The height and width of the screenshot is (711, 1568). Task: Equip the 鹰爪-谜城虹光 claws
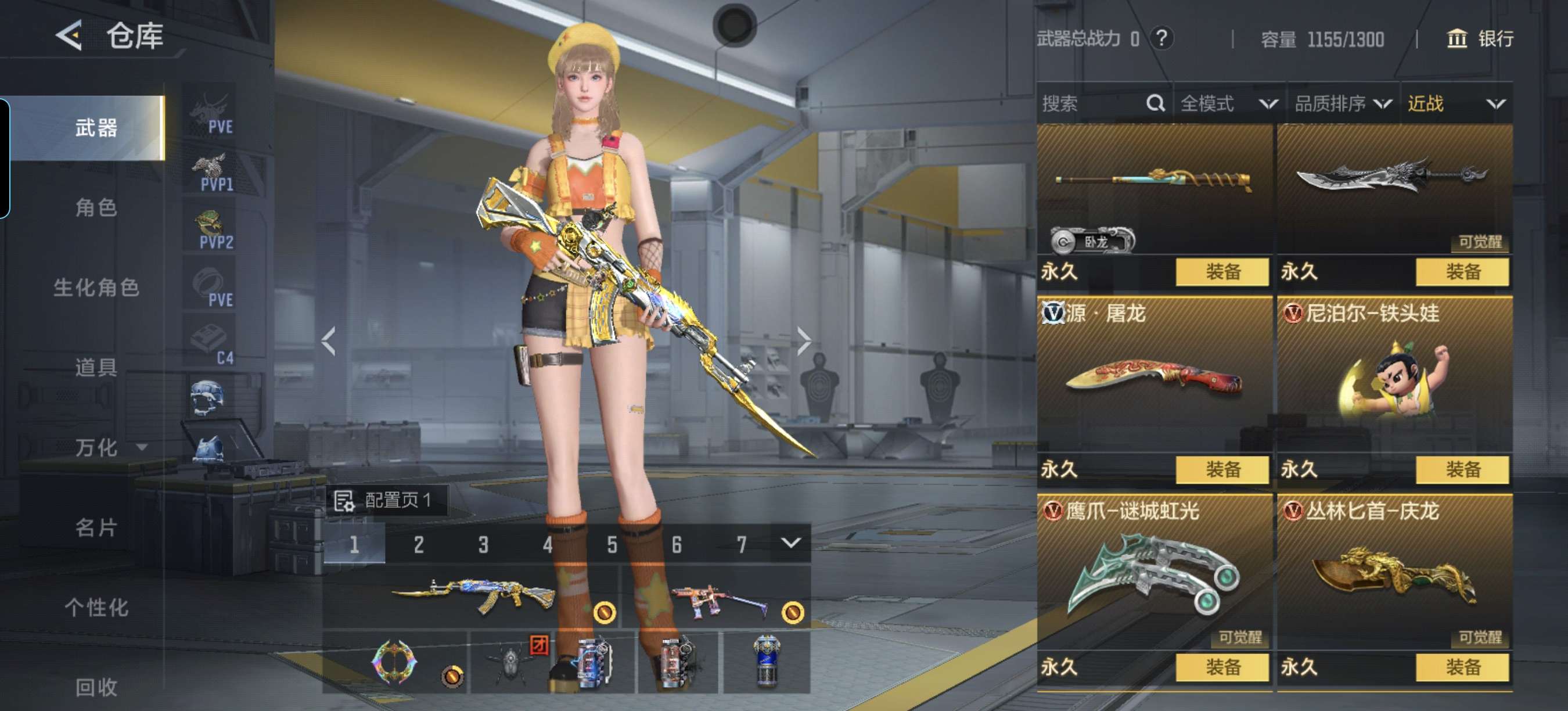pyautogui.click(x=1222, y=667)
